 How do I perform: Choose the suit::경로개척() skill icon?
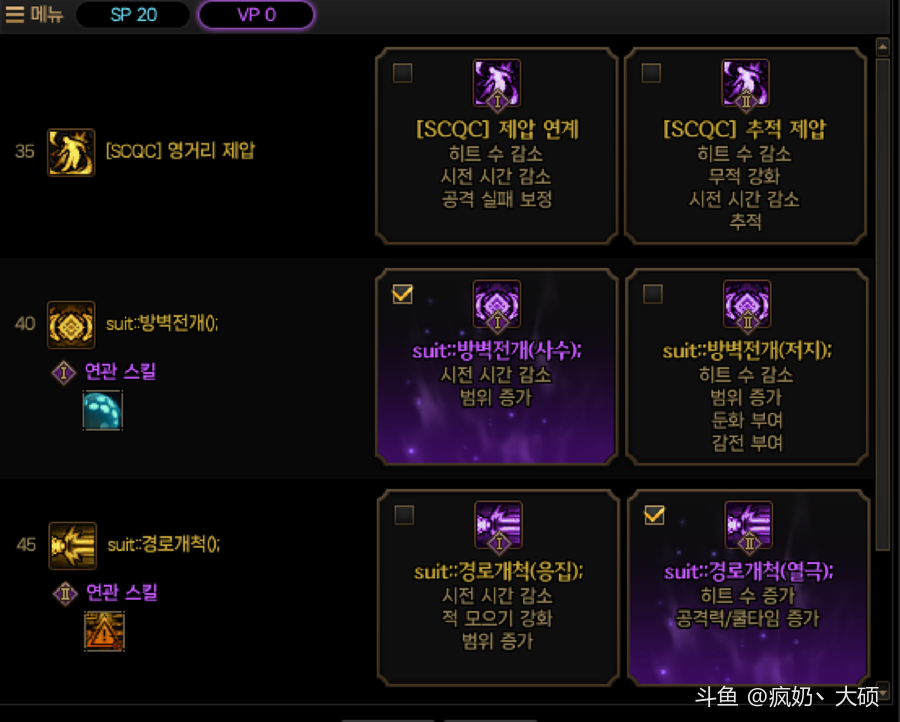pyautogui.click(x=72, y=545)
